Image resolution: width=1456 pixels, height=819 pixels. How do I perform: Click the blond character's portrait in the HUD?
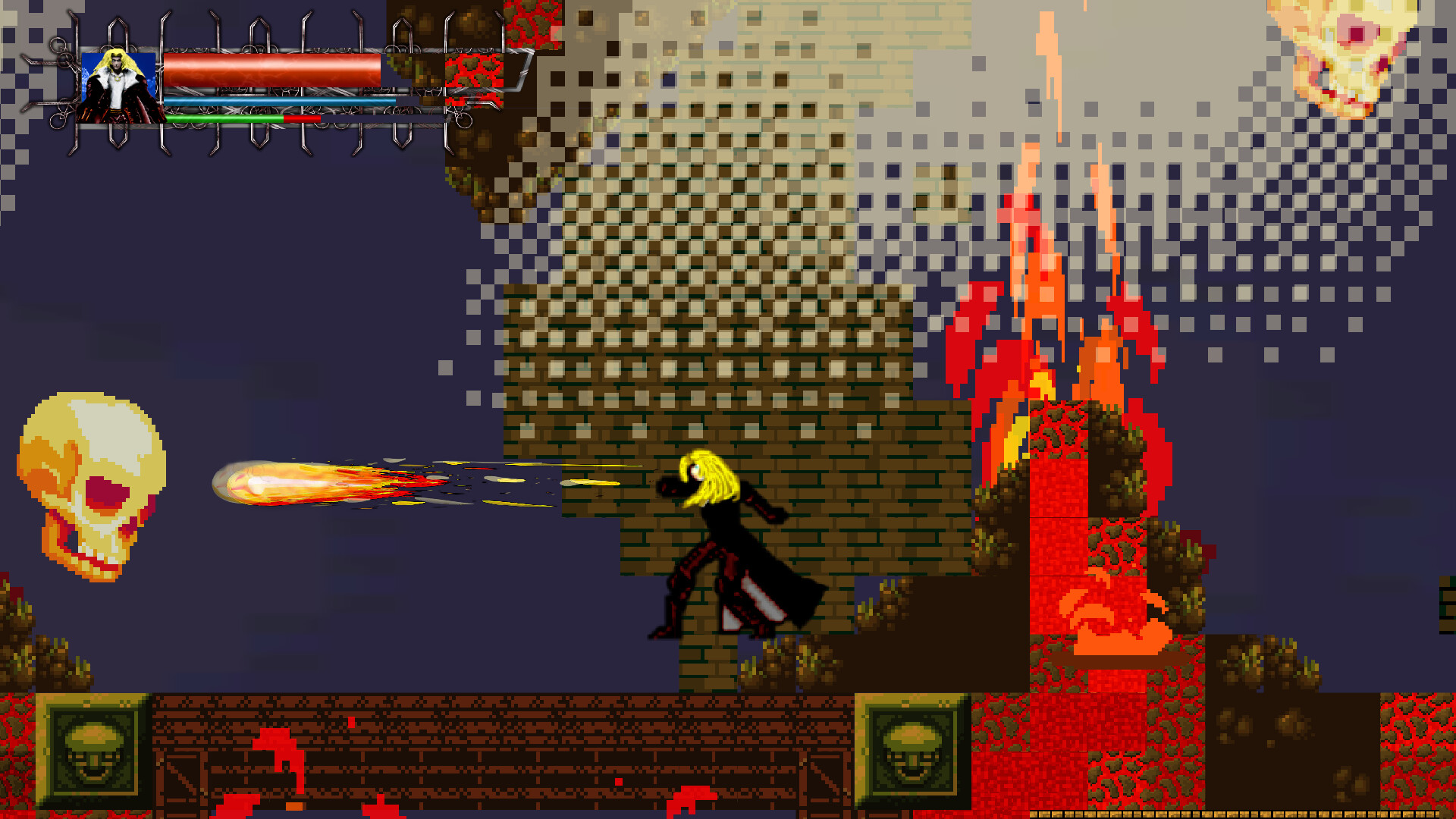[x=118, y=87]
